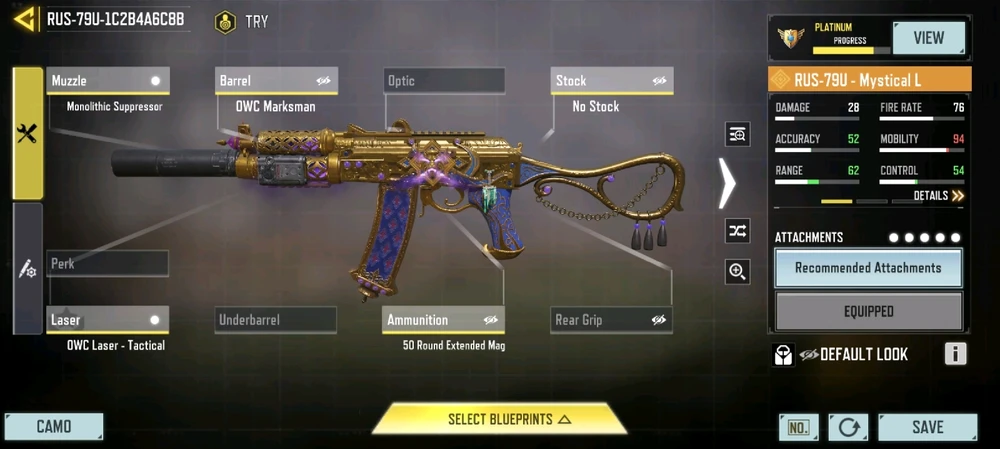Viewport: 1000px width, 449px height.
Task: Open the Muzzle attachment slot
Action: (x=107, y=81)
